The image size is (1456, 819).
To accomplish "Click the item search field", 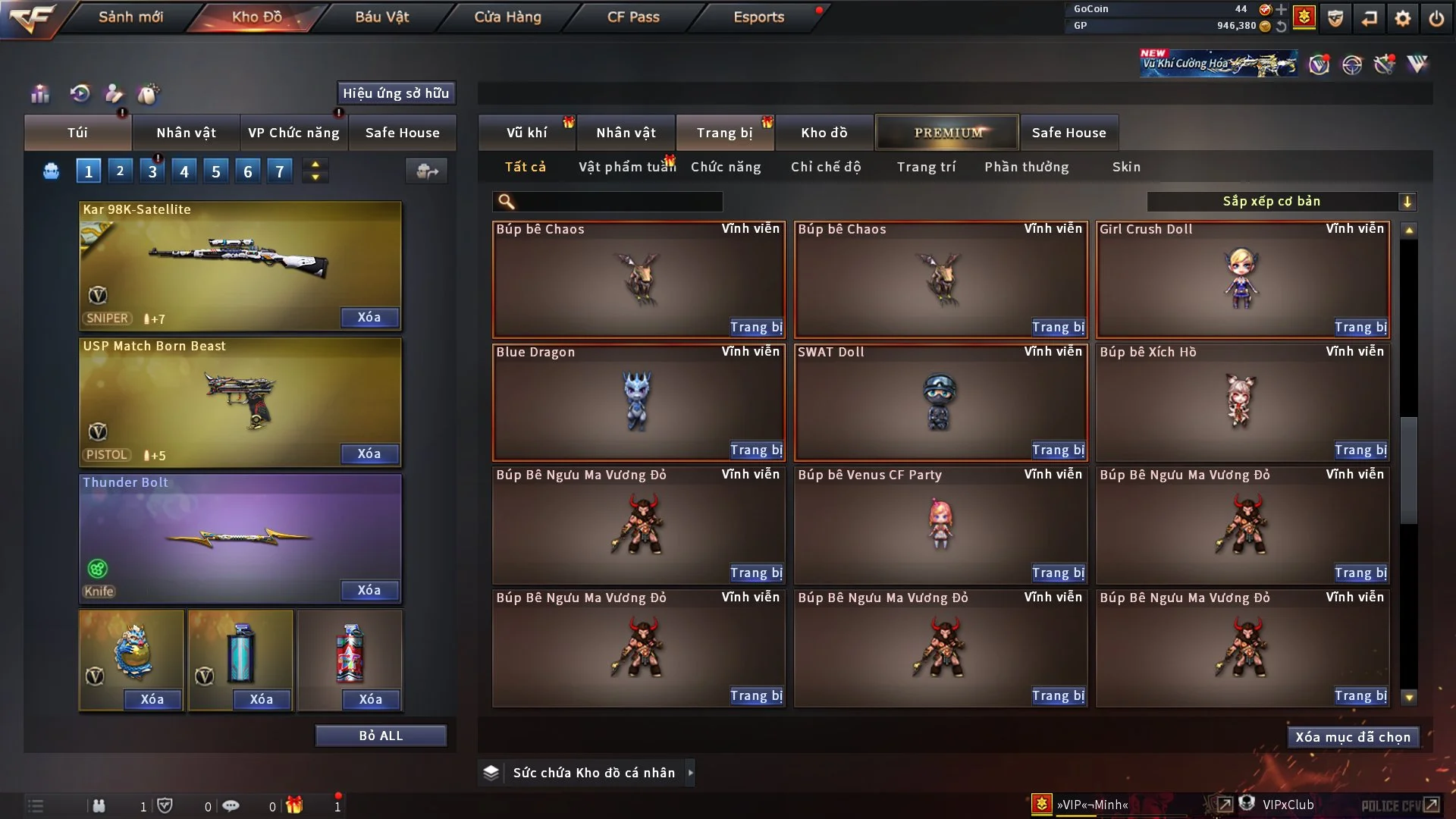I will (618, 202).
